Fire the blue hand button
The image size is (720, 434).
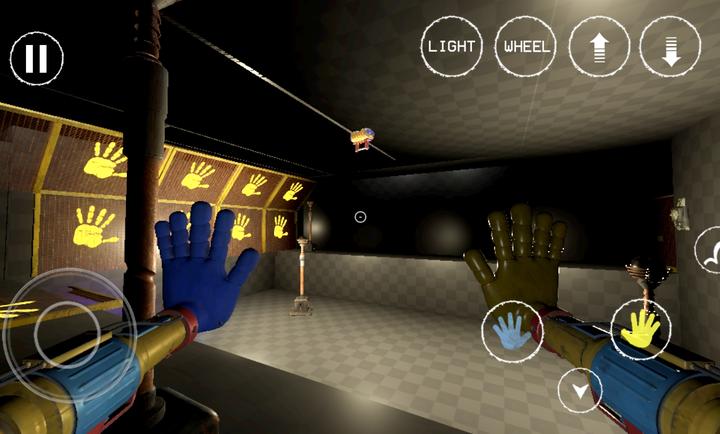(512, 331)
